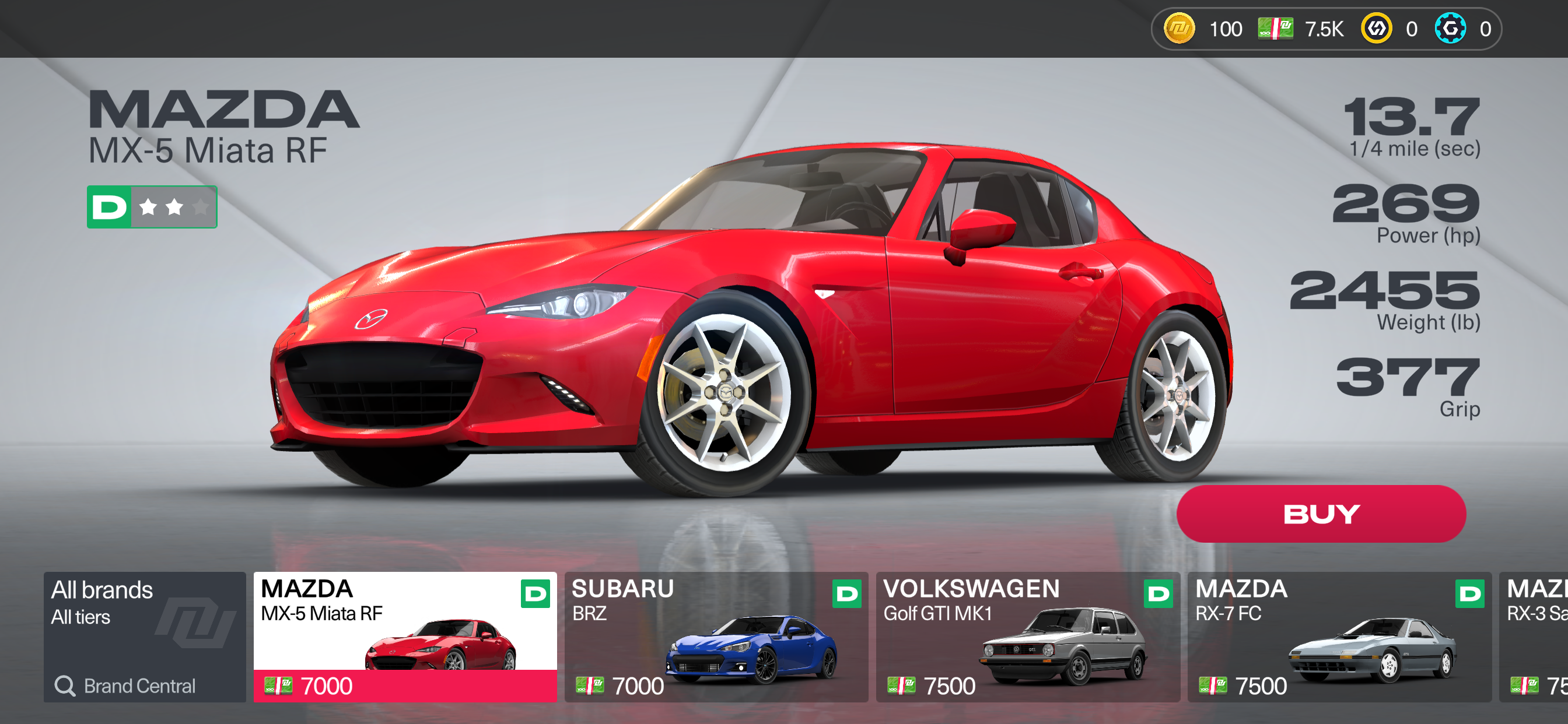This screenshot has height=724, width=1568.
Task: Select the Volkswagen Golf GTI MK1 card
Action: (x=1027, y=637)
